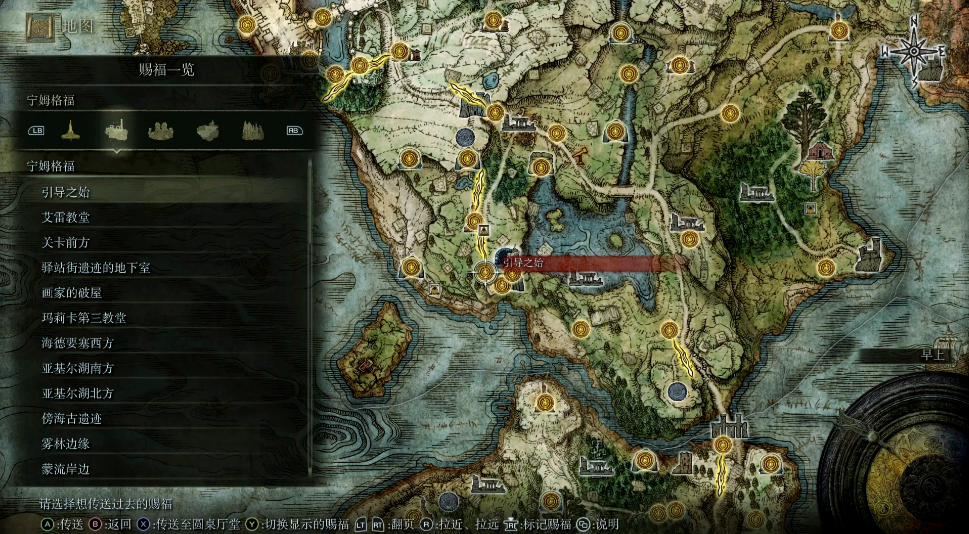
Task: Select the highlighted 宁姆格福 castle region tab
Action: [x=117, y=129]
